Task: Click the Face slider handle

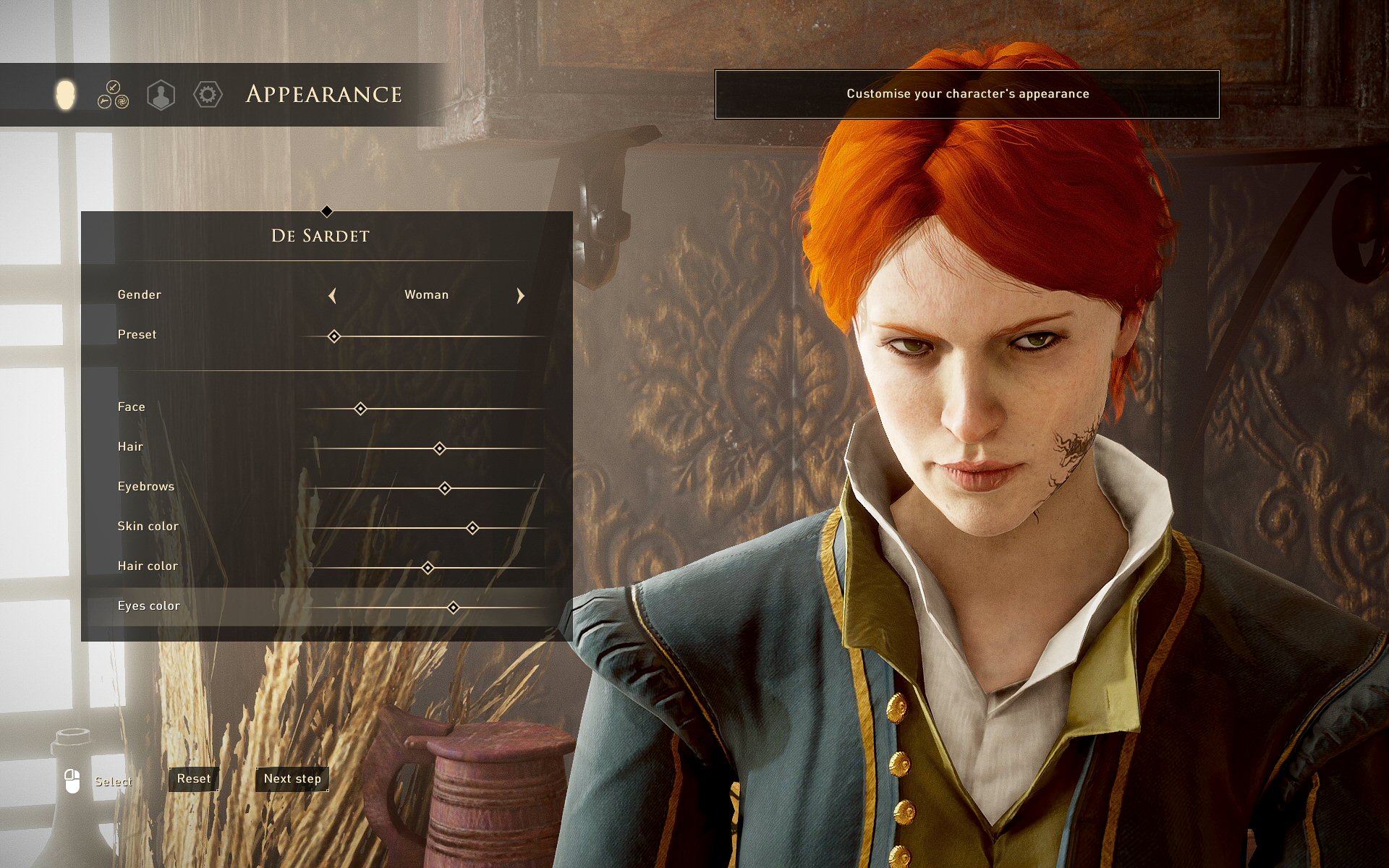Action: (x=360, y=409)
